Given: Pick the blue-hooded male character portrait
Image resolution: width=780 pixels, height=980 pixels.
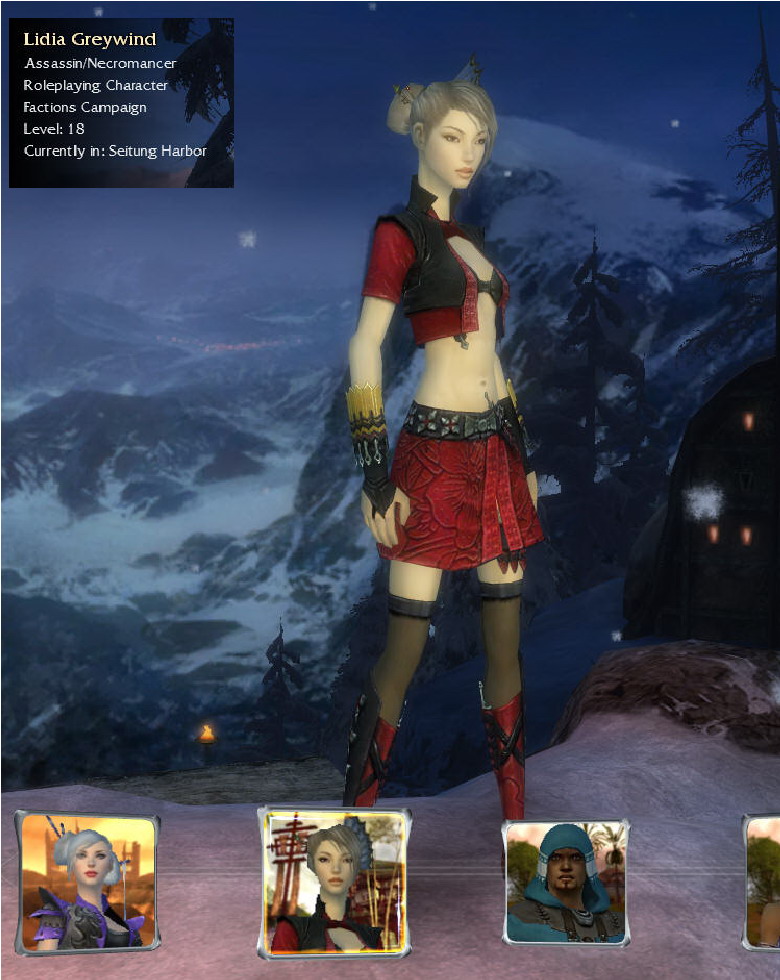Looking at the screenshot, I should 566,883.
